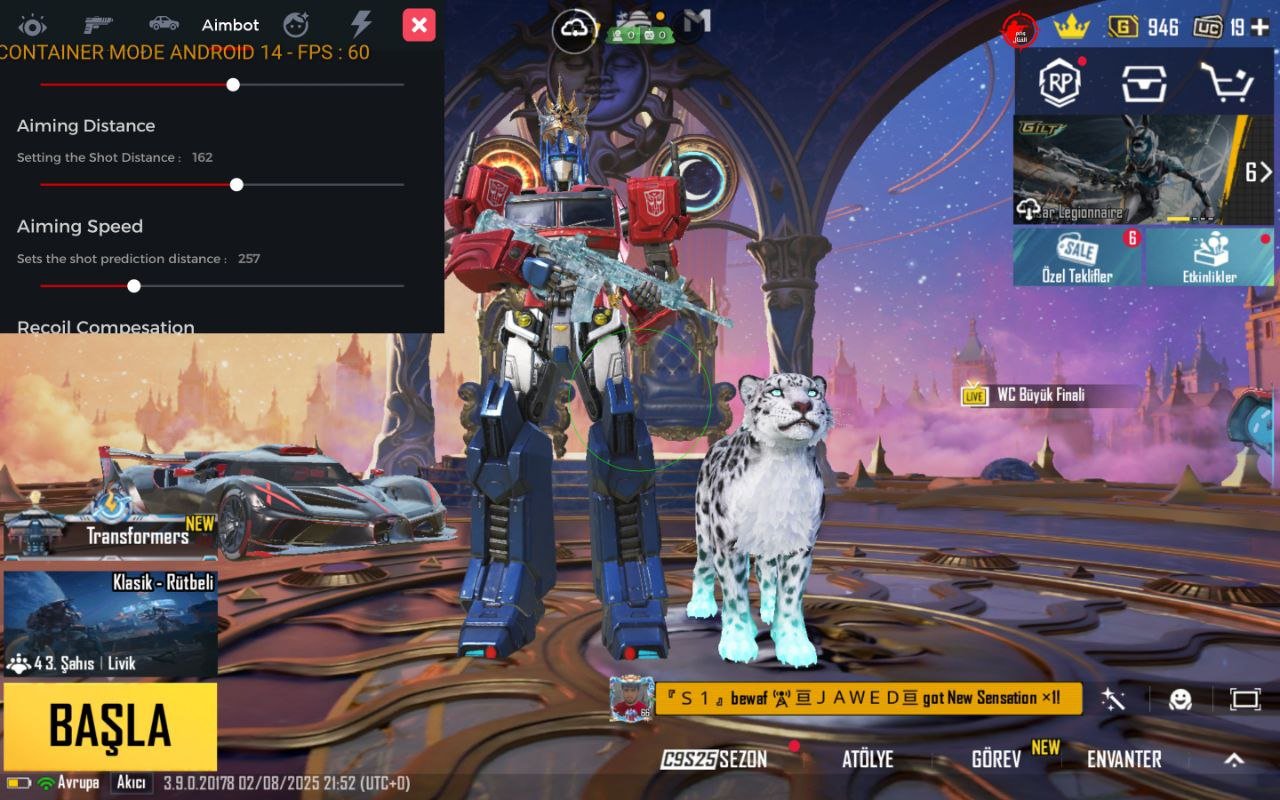The width and height of the screenshot is (1280, 800).
Task: Go to the ATÖLYE workshop
Action: (x=867, y=759)
